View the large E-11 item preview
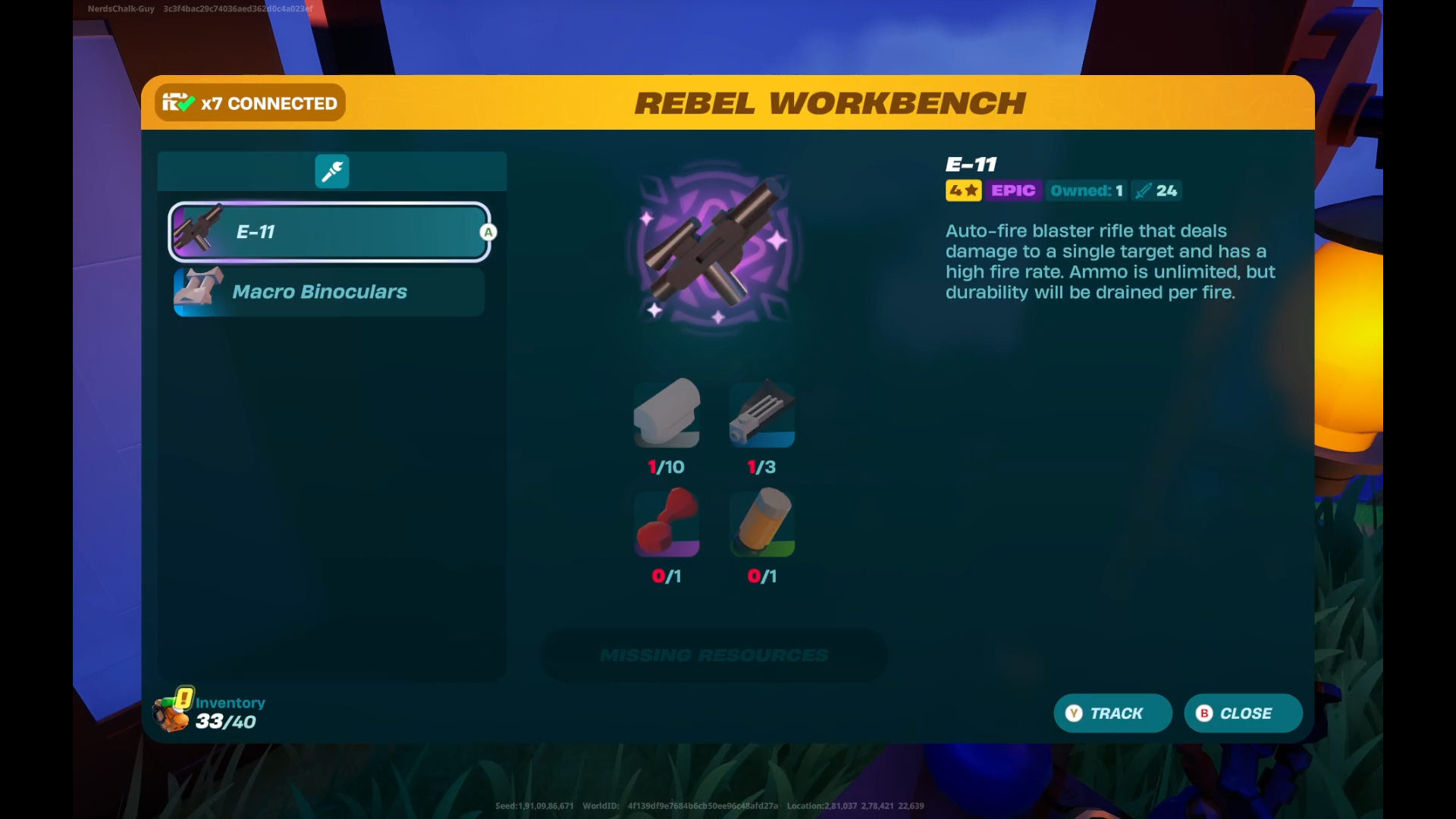 (x=715, y=246)
